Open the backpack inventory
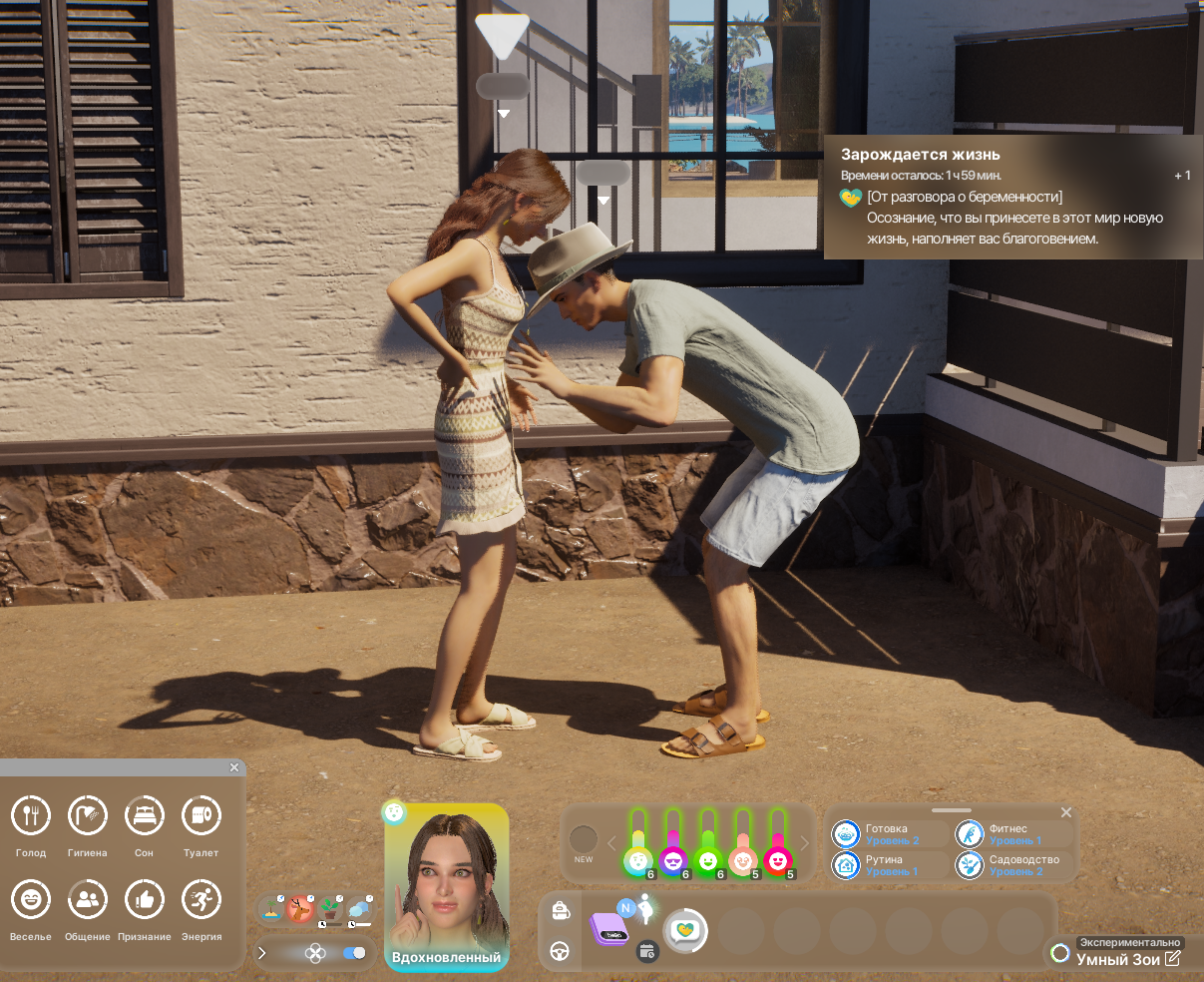Viewport: 1204px width, 982px height. [x=560, y=910]
